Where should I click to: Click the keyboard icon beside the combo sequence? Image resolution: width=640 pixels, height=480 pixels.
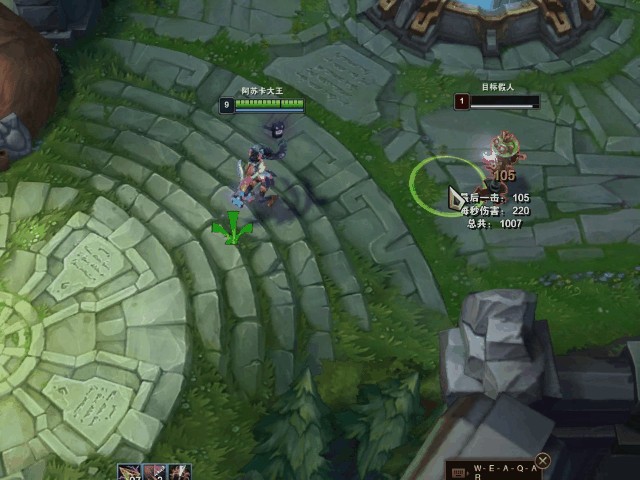coord(459,470)
